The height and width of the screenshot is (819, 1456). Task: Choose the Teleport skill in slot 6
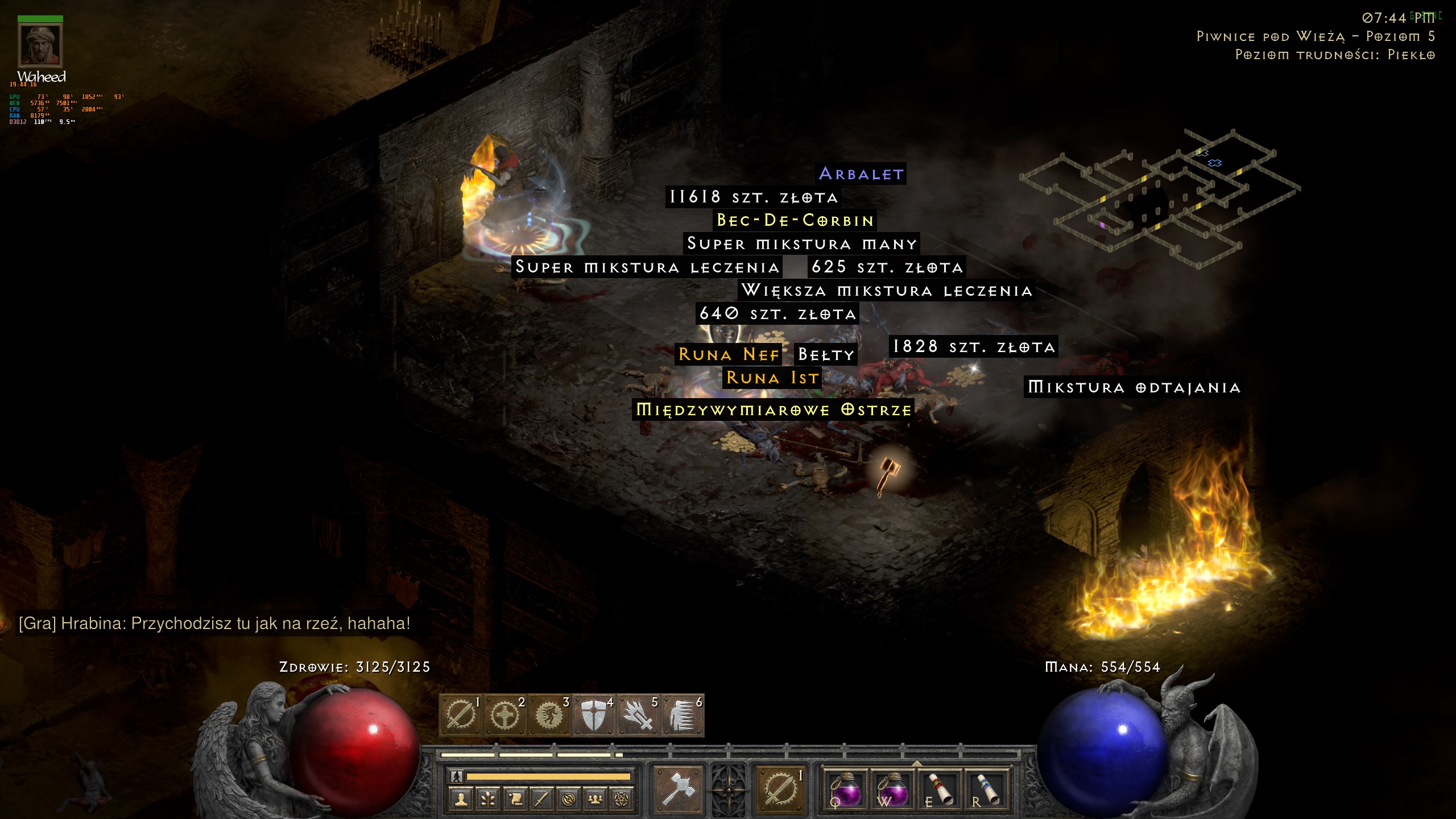pyautogui.click(x=682, y=715)
